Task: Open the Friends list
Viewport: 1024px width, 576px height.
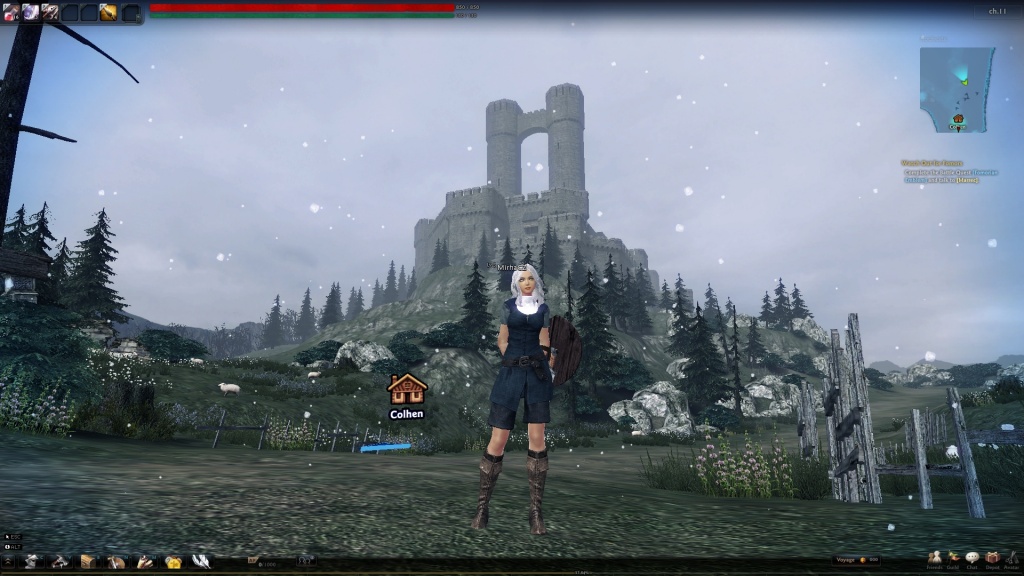Action: pos(935,558)
